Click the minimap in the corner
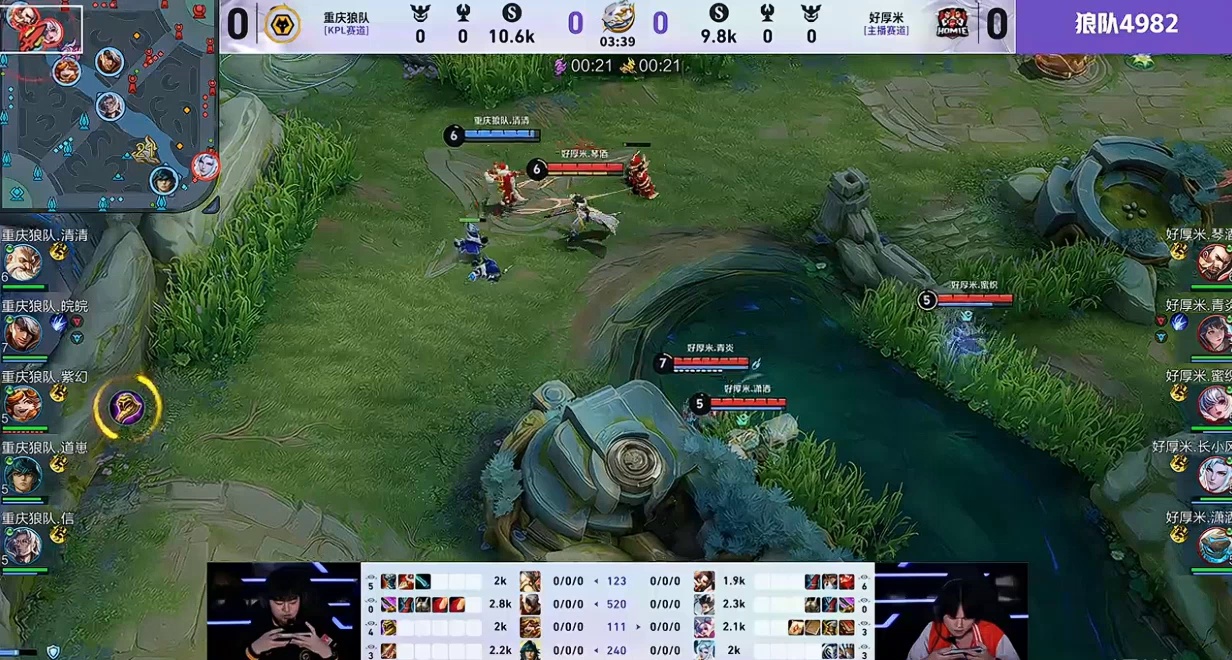The image size is (1232, 660). coord(108,105)
